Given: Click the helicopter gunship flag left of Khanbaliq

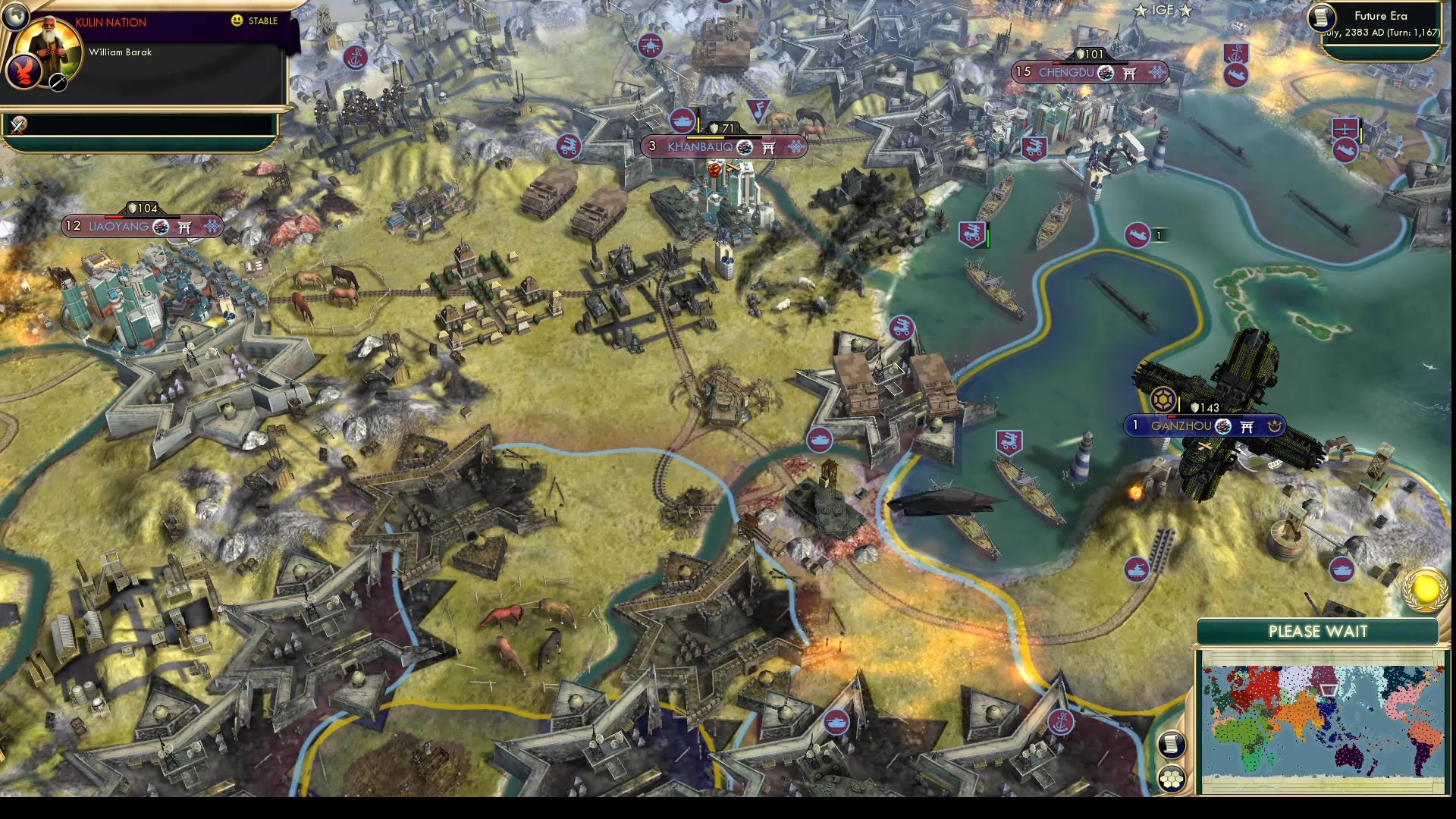Looking at the screenshot, I should point(570,145).
